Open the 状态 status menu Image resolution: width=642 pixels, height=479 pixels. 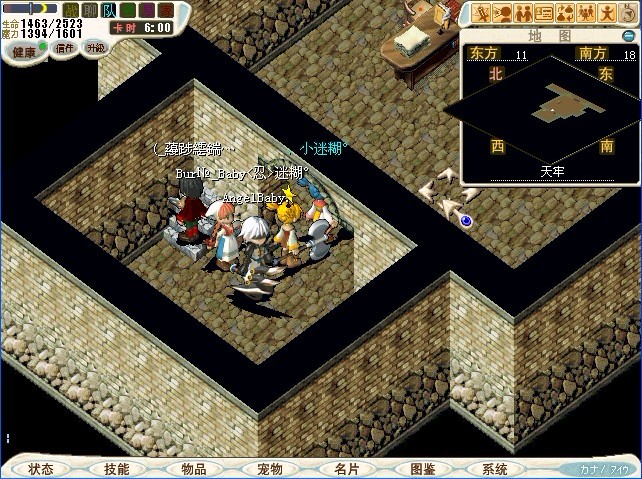(41, 468)
